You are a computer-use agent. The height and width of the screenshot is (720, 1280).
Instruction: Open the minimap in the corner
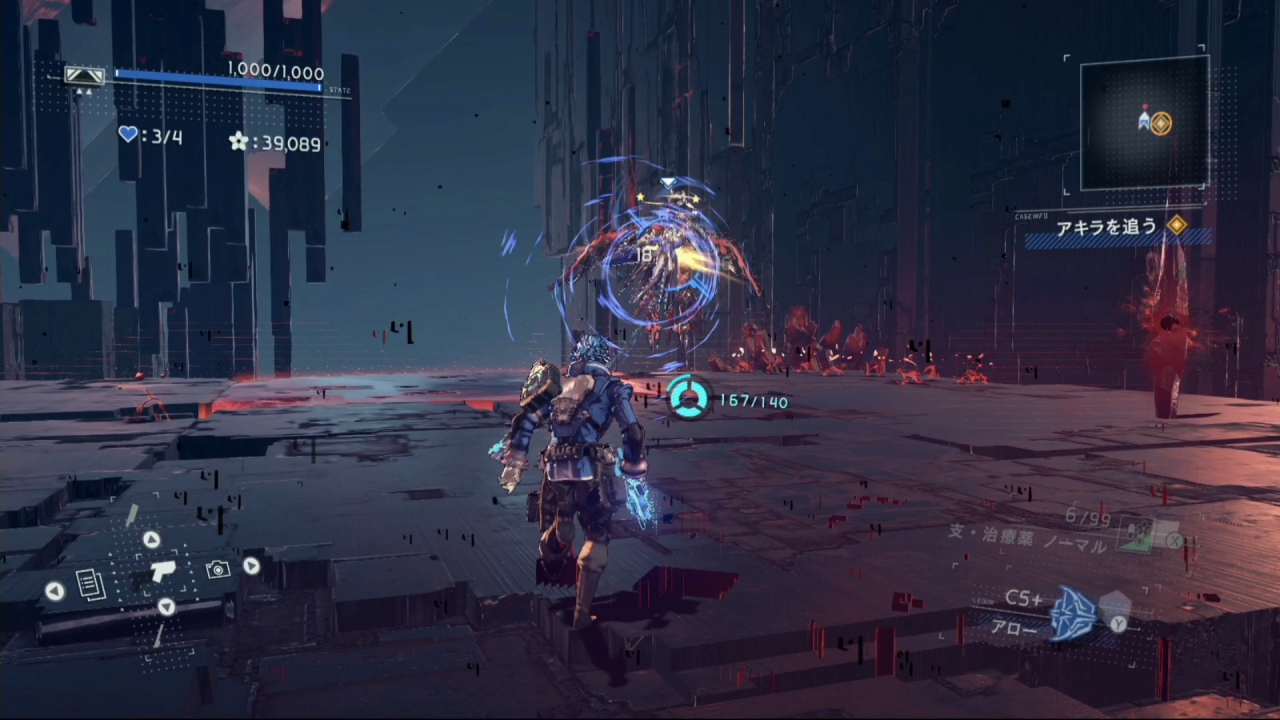[1145, 122]
